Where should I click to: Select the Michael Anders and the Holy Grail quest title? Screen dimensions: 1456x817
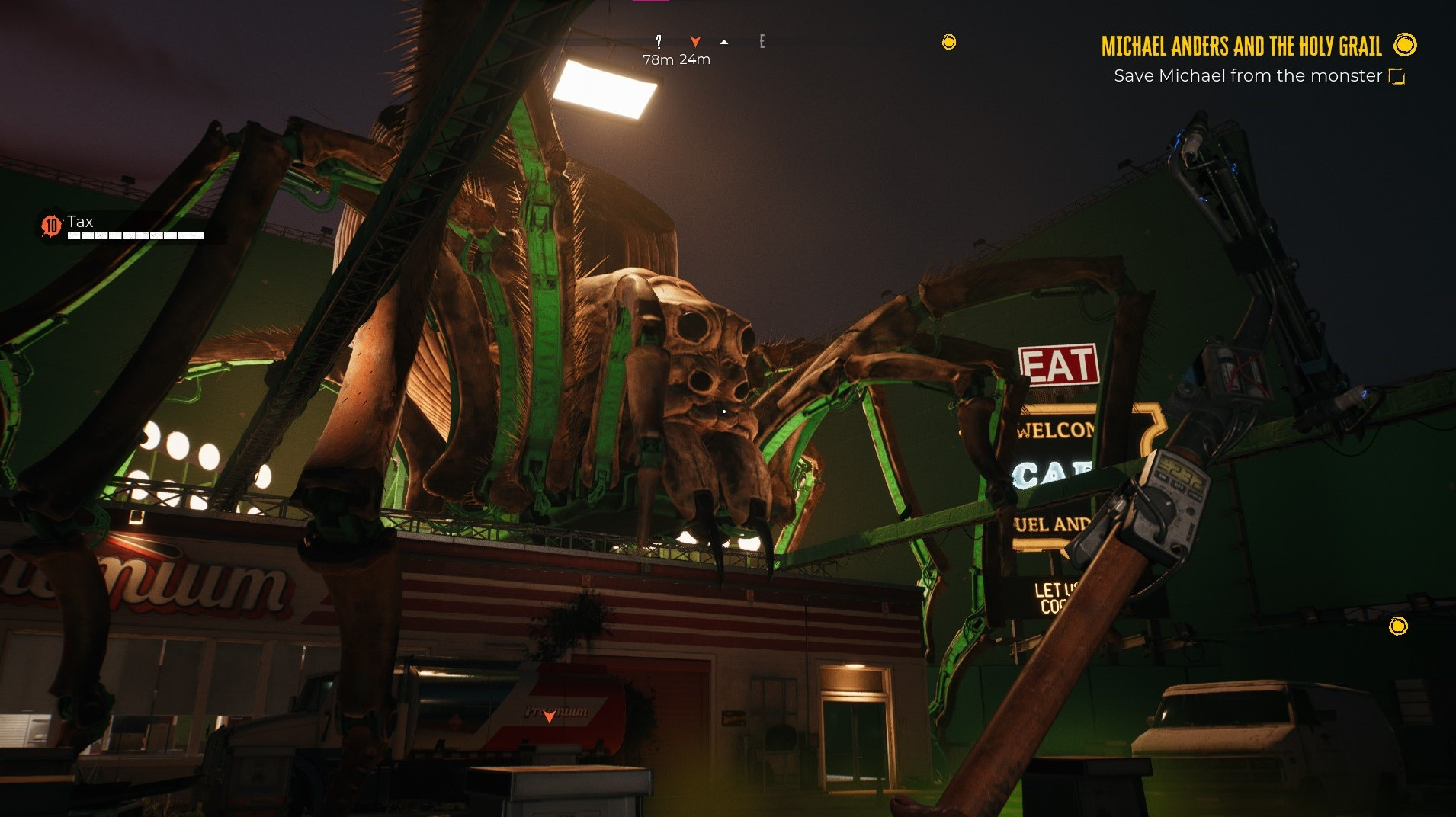pyautogui.click(x=1240, y=46)
